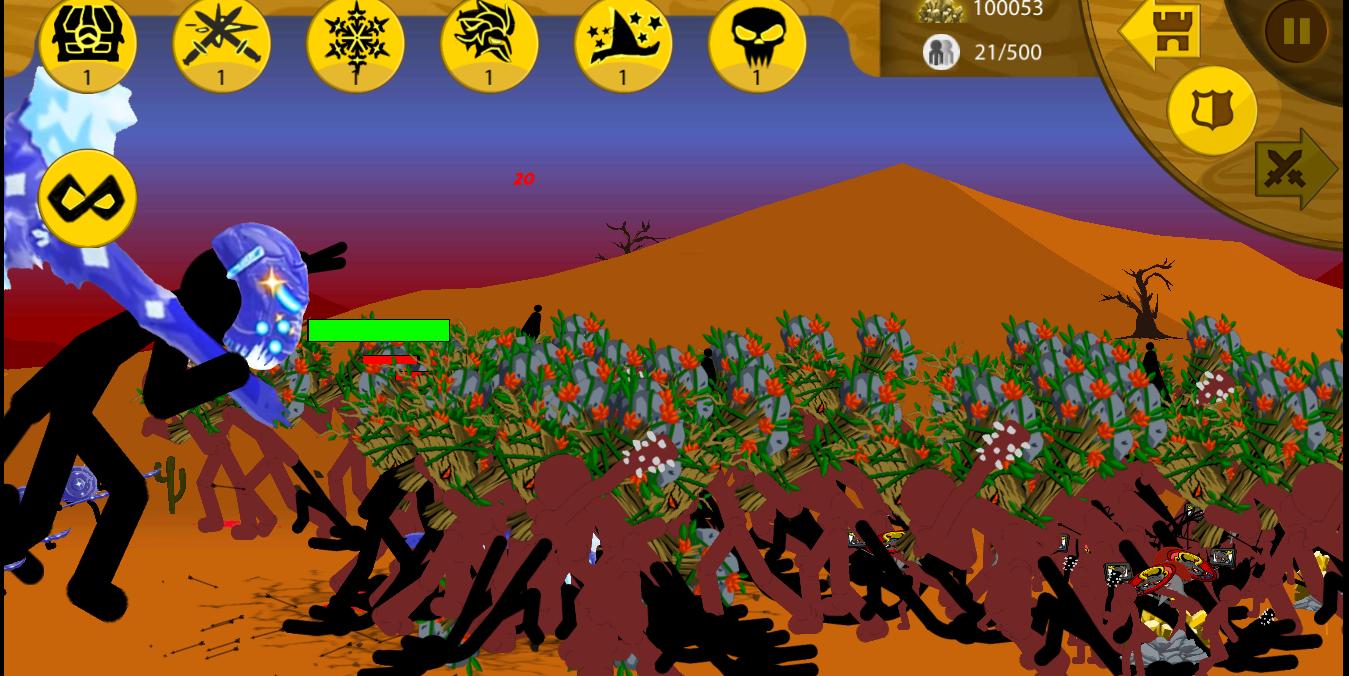1349x676 pixels.
Task: Cast the snowflake freeze spell
Action: [355, 42]
